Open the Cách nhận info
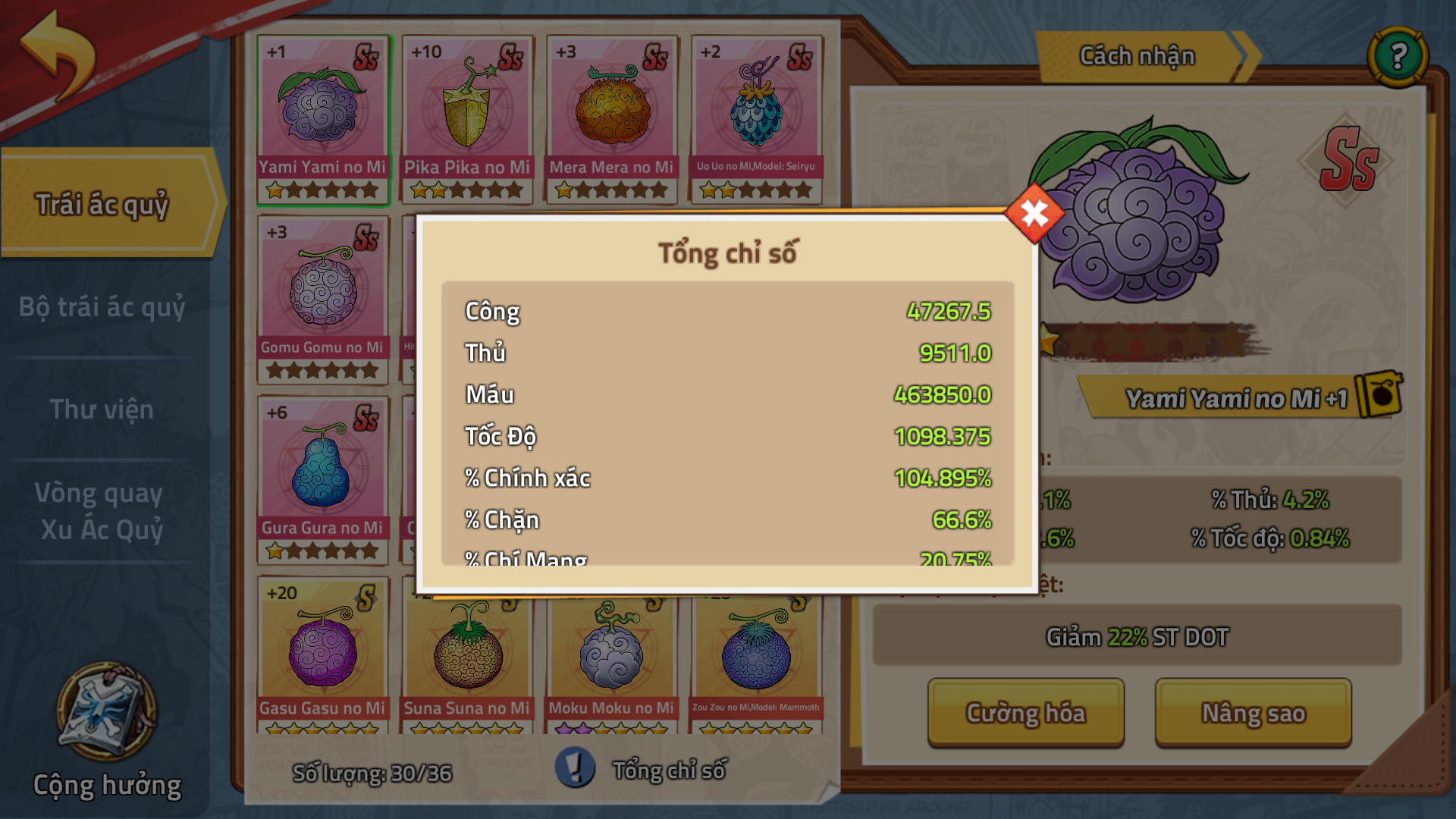This screenshot has width=1456, height=819. [x=1137, y=56]
